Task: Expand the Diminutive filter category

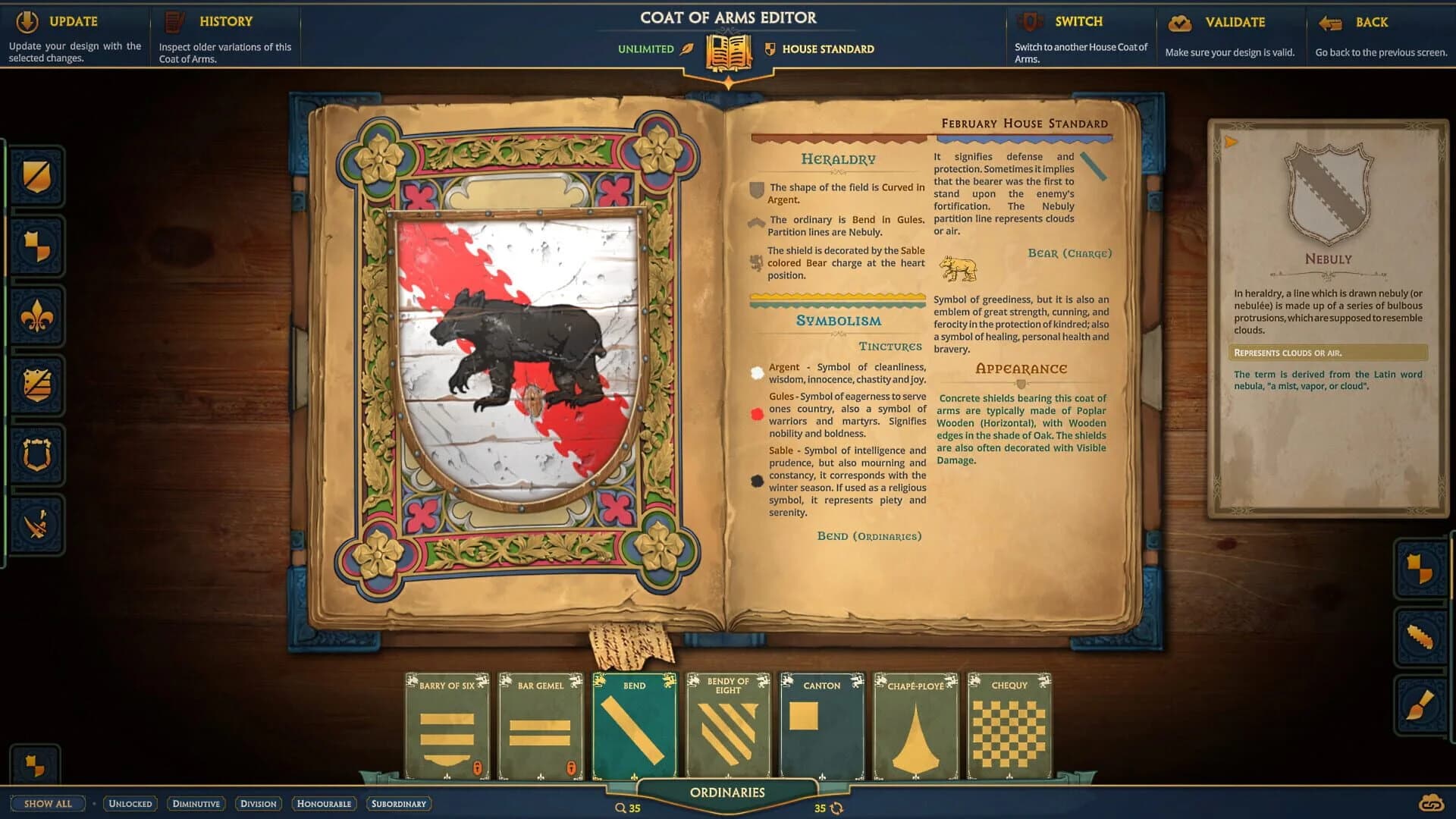Action: (196, 803)
